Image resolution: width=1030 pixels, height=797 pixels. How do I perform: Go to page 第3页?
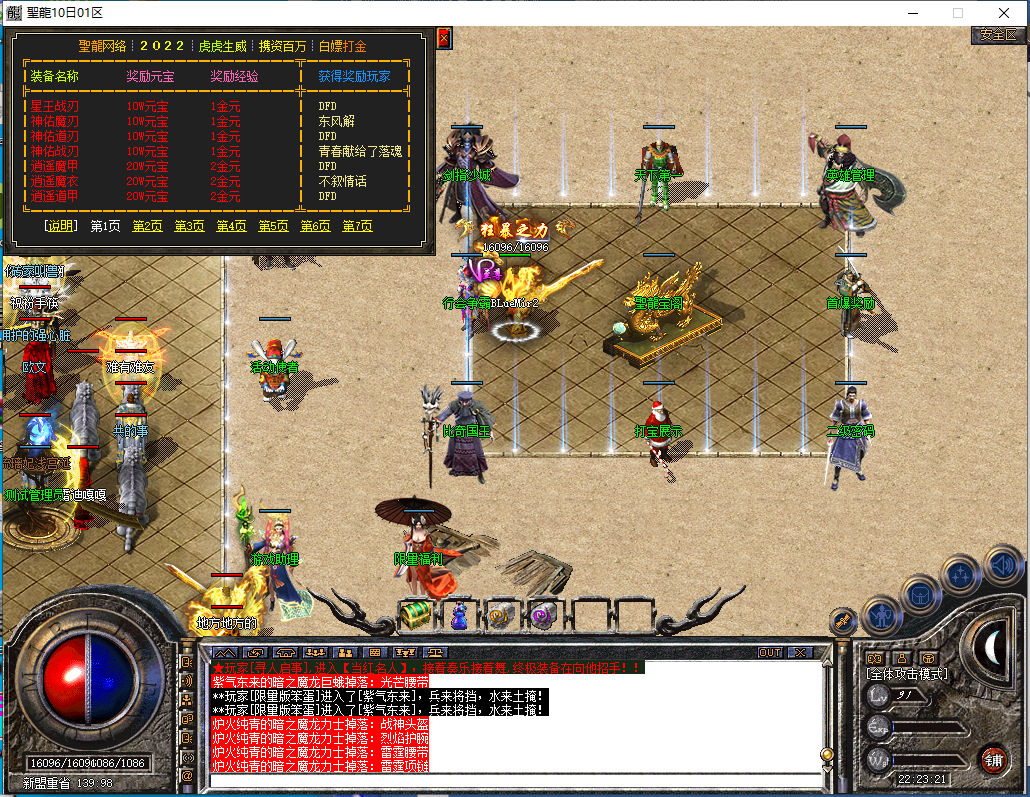click(189, 226)
